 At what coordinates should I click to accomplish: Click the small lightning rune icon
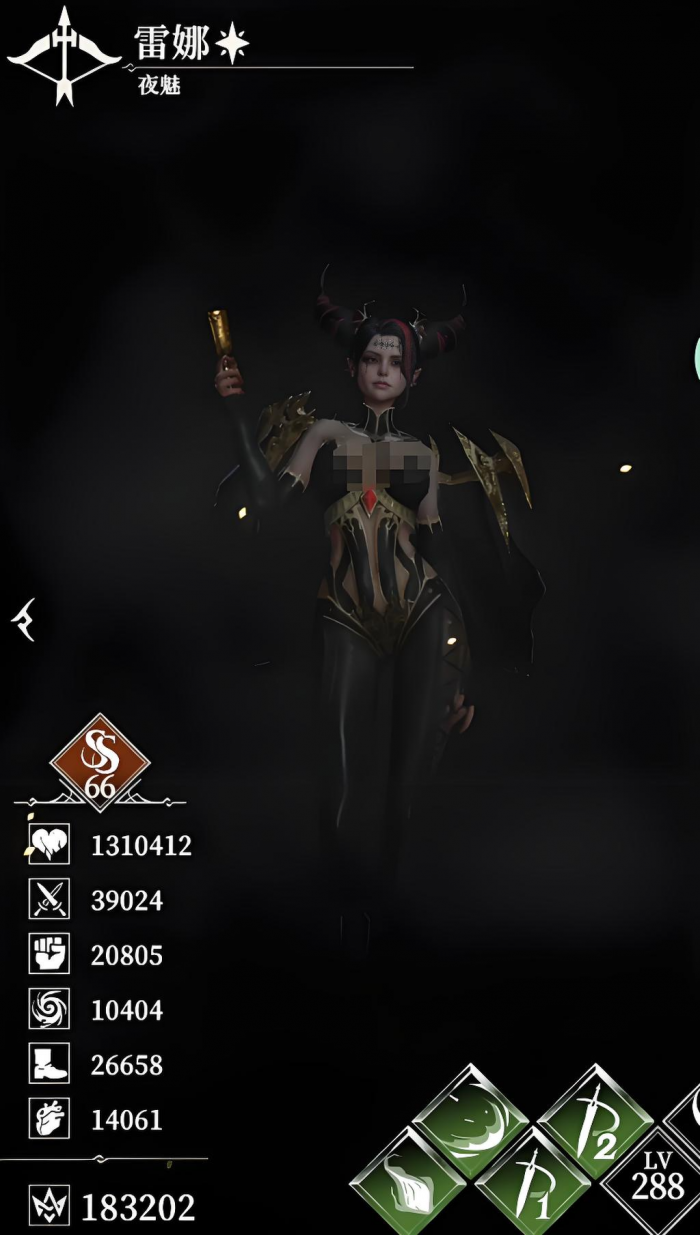click(22, 621)
